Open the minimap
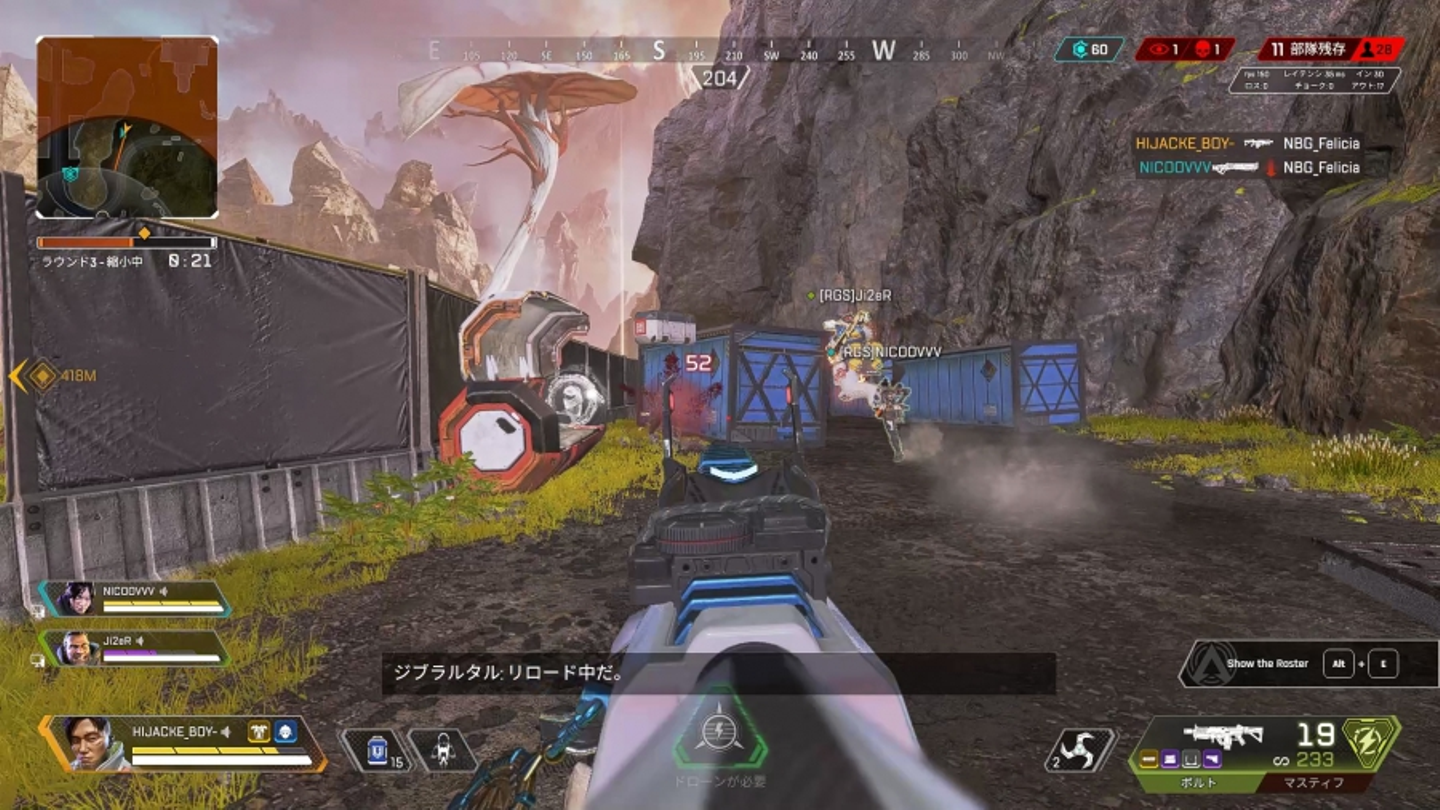This screenshot has height=810, width=1440. 127,127
